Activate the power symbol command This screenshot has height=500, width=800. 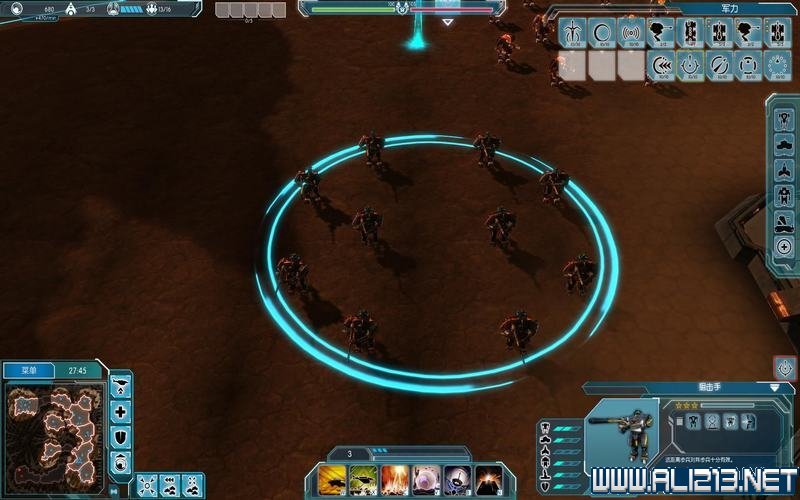coord(691,65)
